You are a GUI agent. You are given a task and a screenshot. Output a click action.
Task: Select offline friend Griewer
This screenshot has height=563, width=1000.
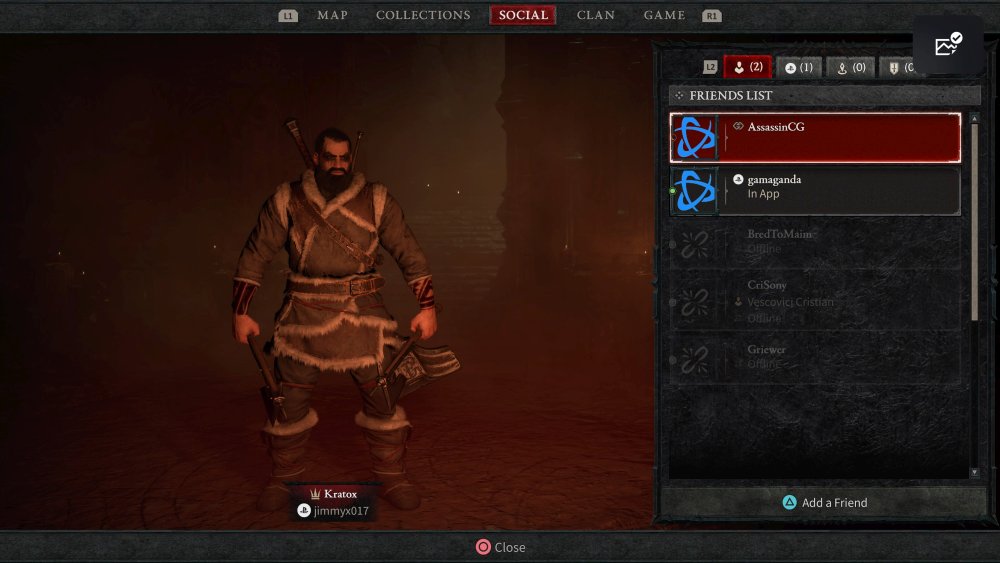tap(815, 359)
